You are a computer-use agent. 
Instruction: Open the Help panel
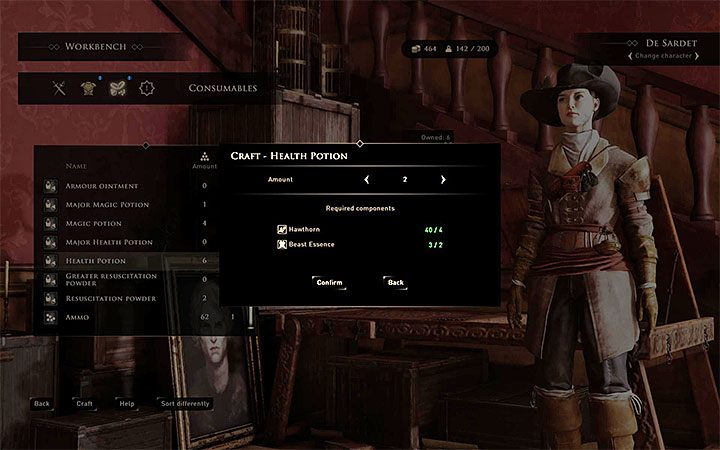(x=127, y=404)
